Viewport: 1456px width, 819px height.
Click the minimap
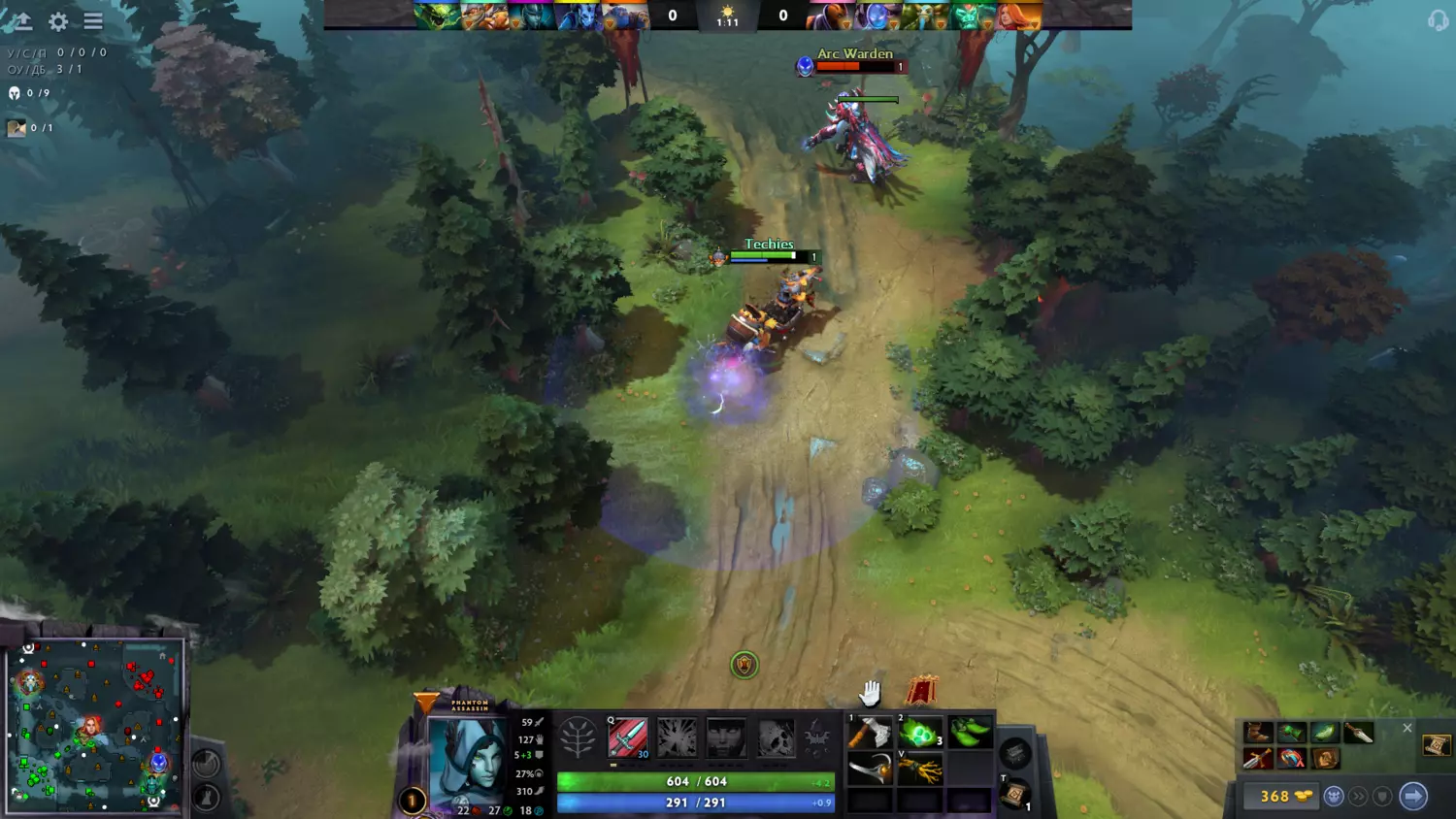94,725
